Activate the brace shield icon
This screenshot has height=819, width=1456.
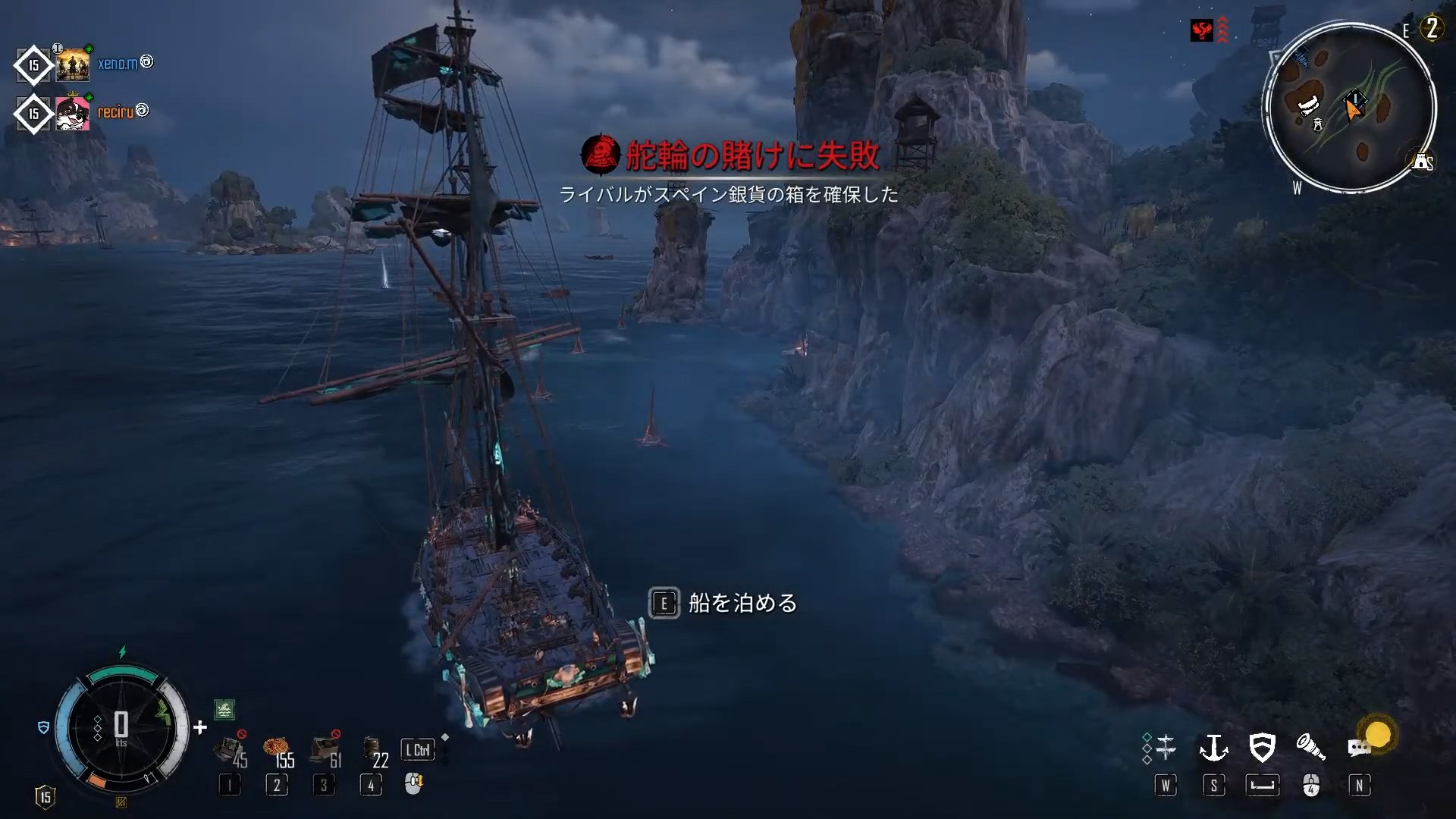[1262, 748]
